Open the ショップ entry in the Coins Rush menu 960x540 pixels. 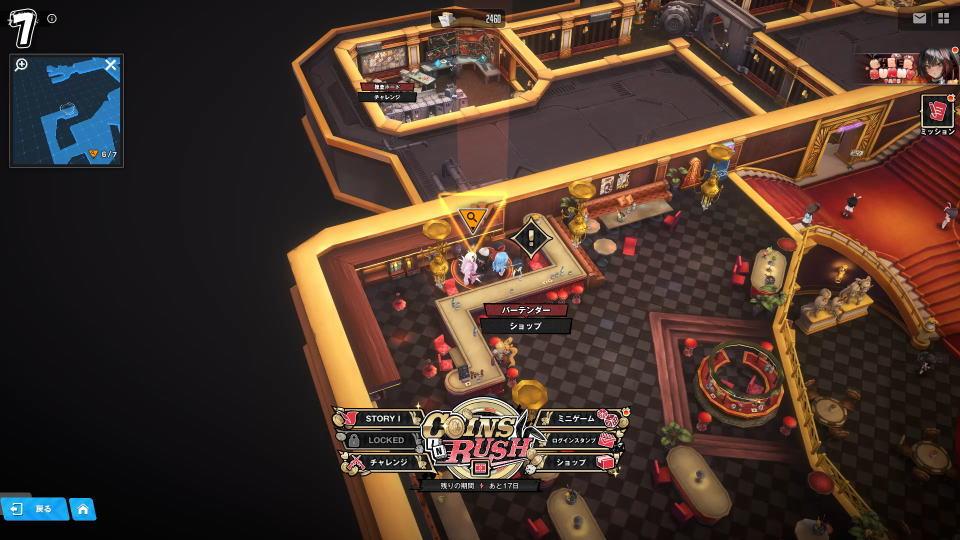click(x=574, y=462)
